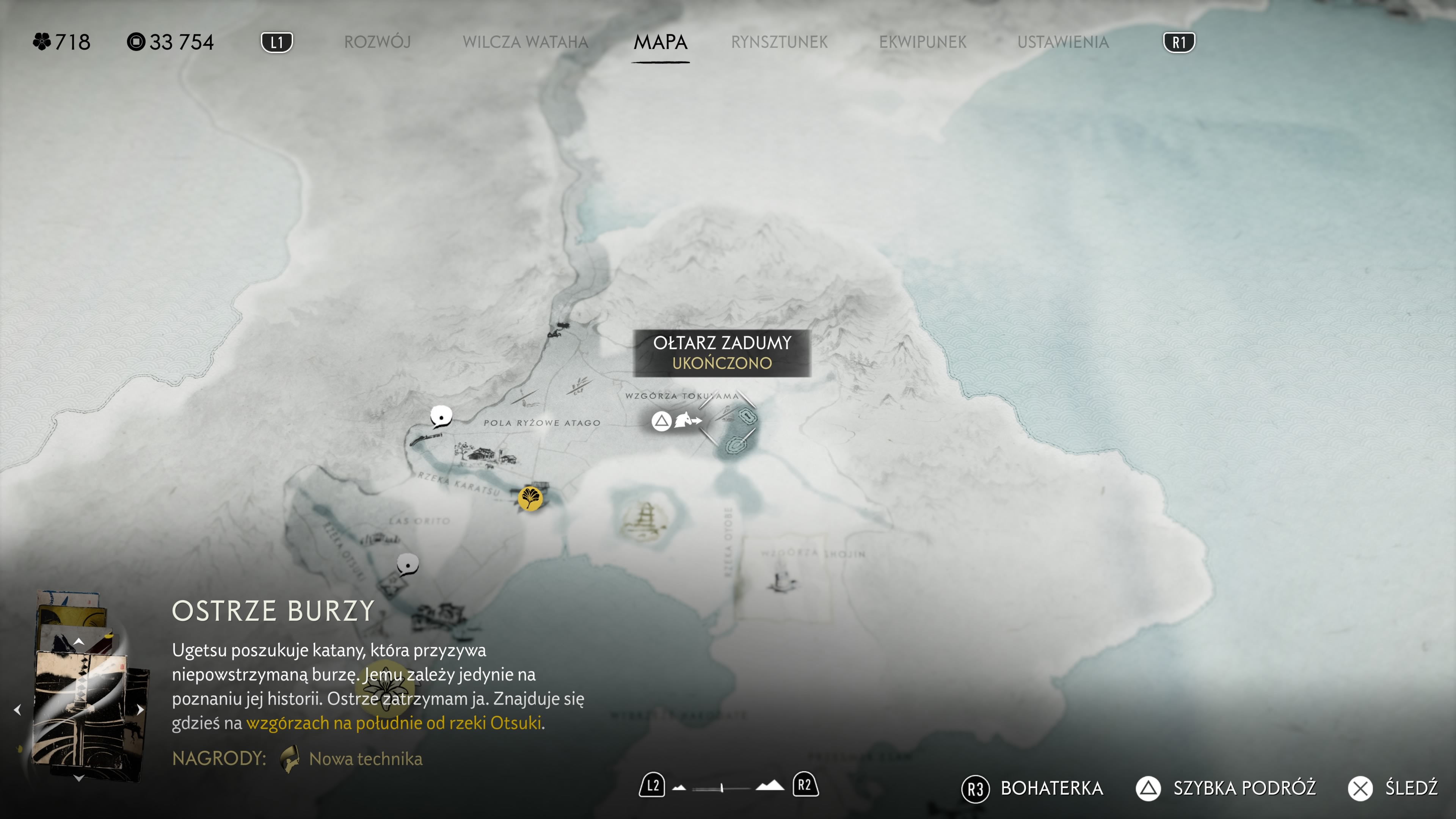Click the speech bubble marker near Pola Ryżowe Atago
Viewport: 1456px width, 819px height.
pos(441,417)
